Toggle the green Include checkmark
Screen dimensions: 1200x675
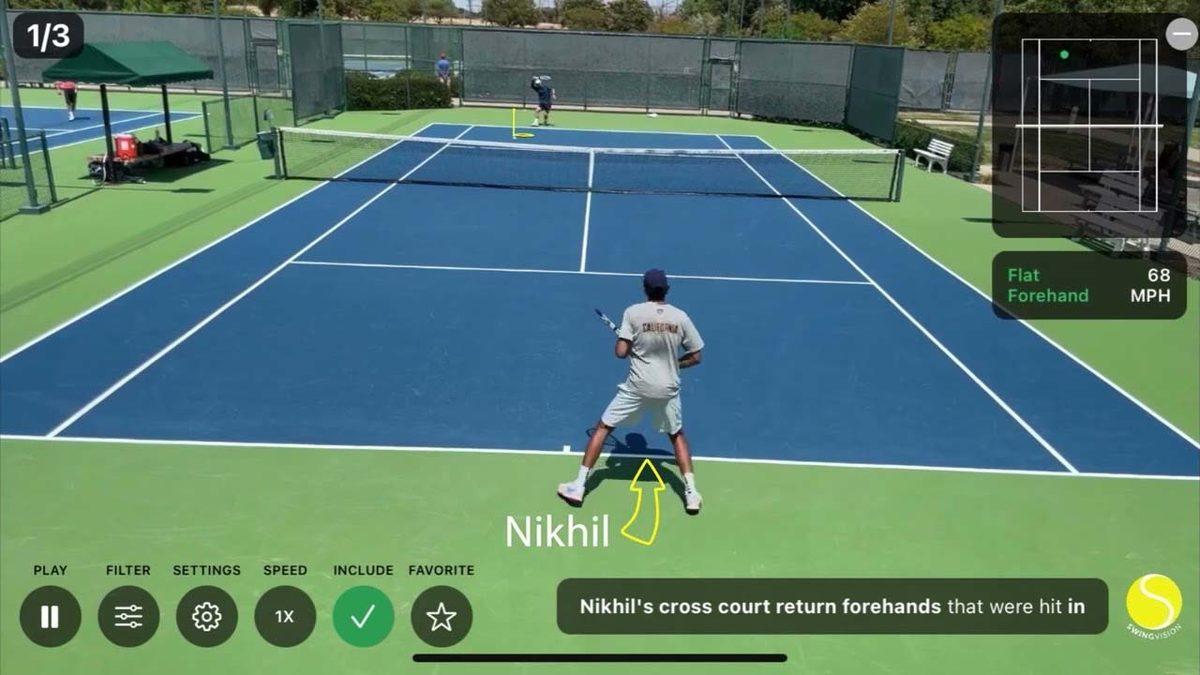pyautogui.click(x=363, y=616)
